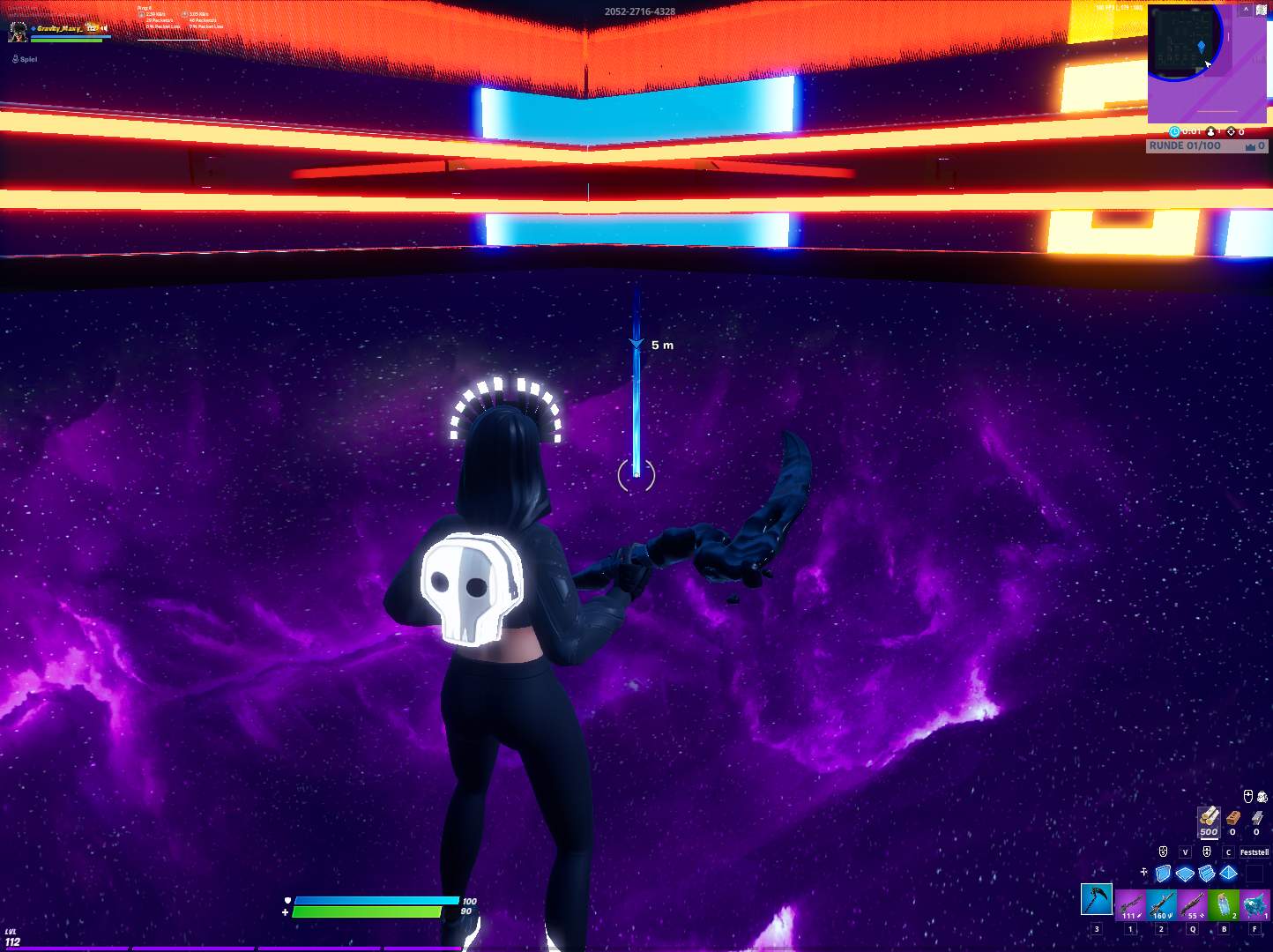Select the pickaxe in hotbar slot 3
Image resolution: width=1273 pixels, height=952 pixels.
click(x=1097, y=902)
